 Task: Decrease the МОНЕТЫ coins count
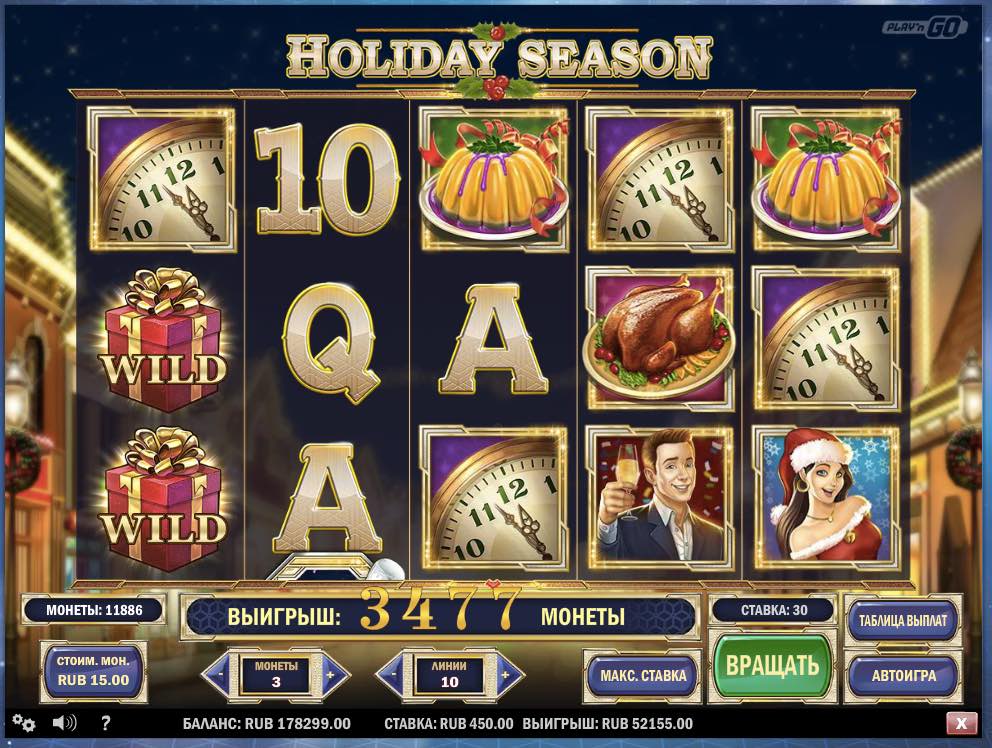click(x=218, y=675)
